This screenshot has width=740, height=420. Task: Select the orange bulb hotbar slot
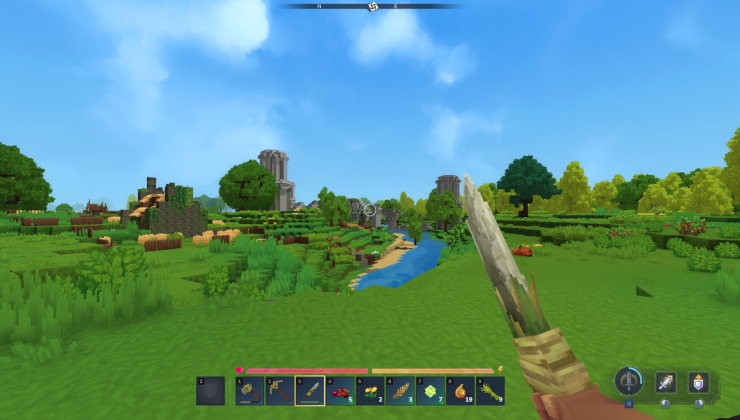coord(460,391)
